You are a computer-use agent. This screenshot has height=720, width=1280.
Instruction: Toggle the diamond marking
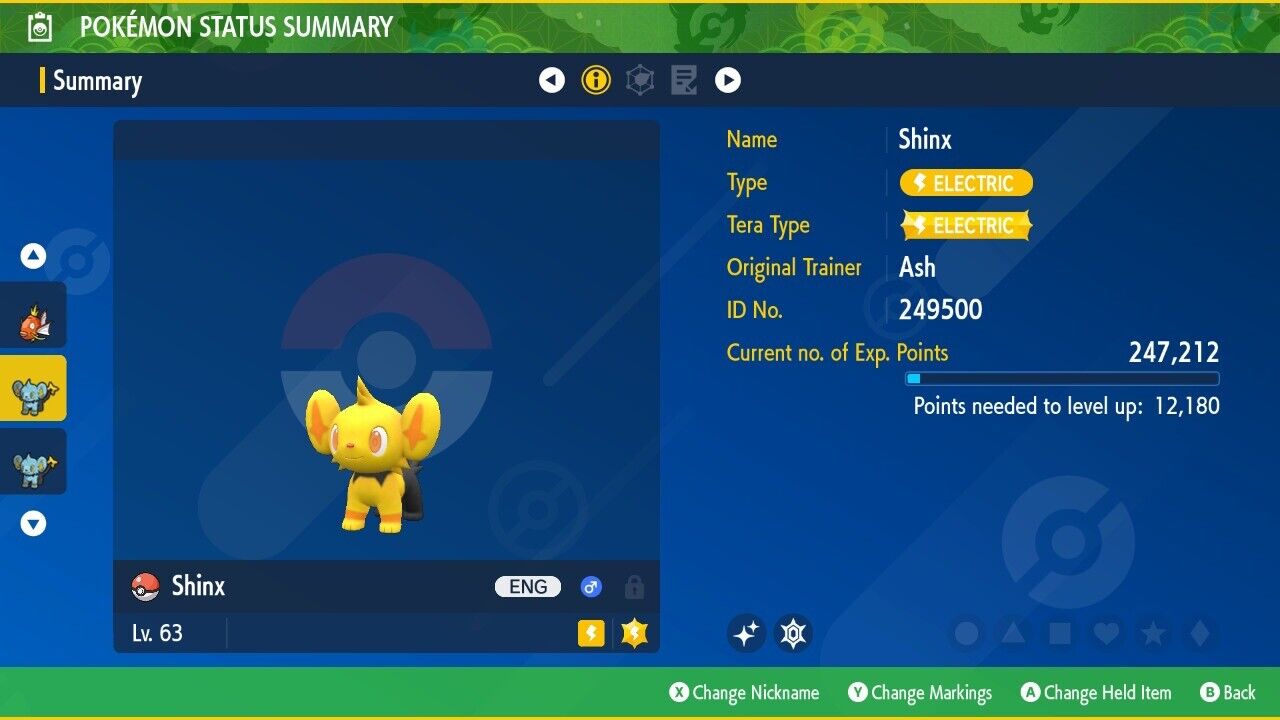tap(1197, 633)
